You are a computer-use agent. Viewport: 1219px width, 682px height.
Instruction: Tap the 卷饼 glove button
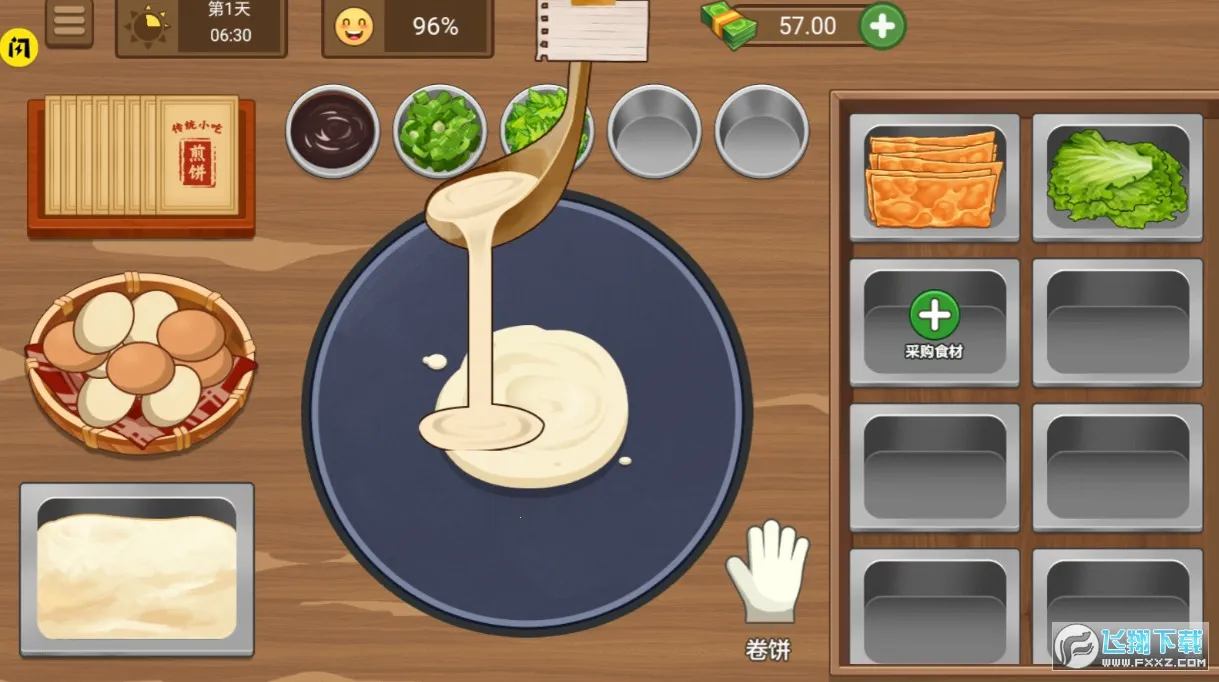767,575
